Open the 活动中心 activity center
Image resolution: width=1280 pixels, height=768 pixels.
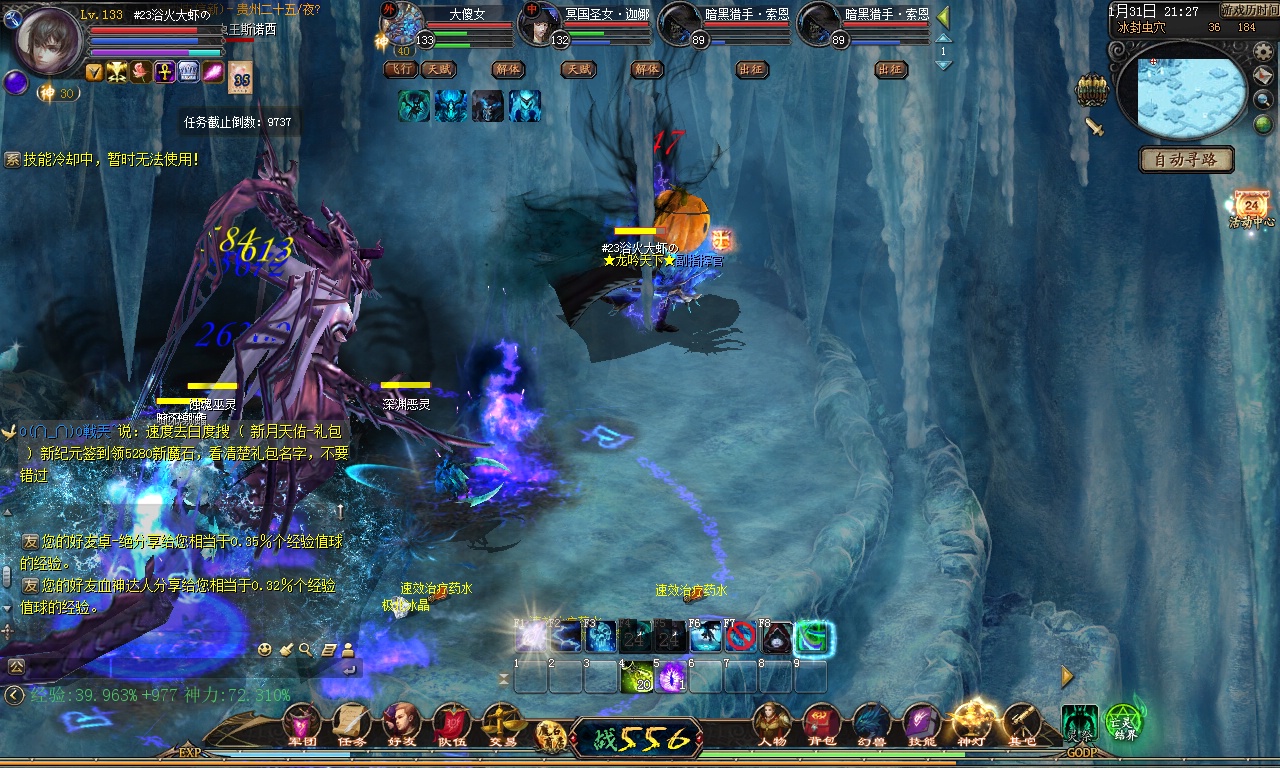[x=1251, y=208]
